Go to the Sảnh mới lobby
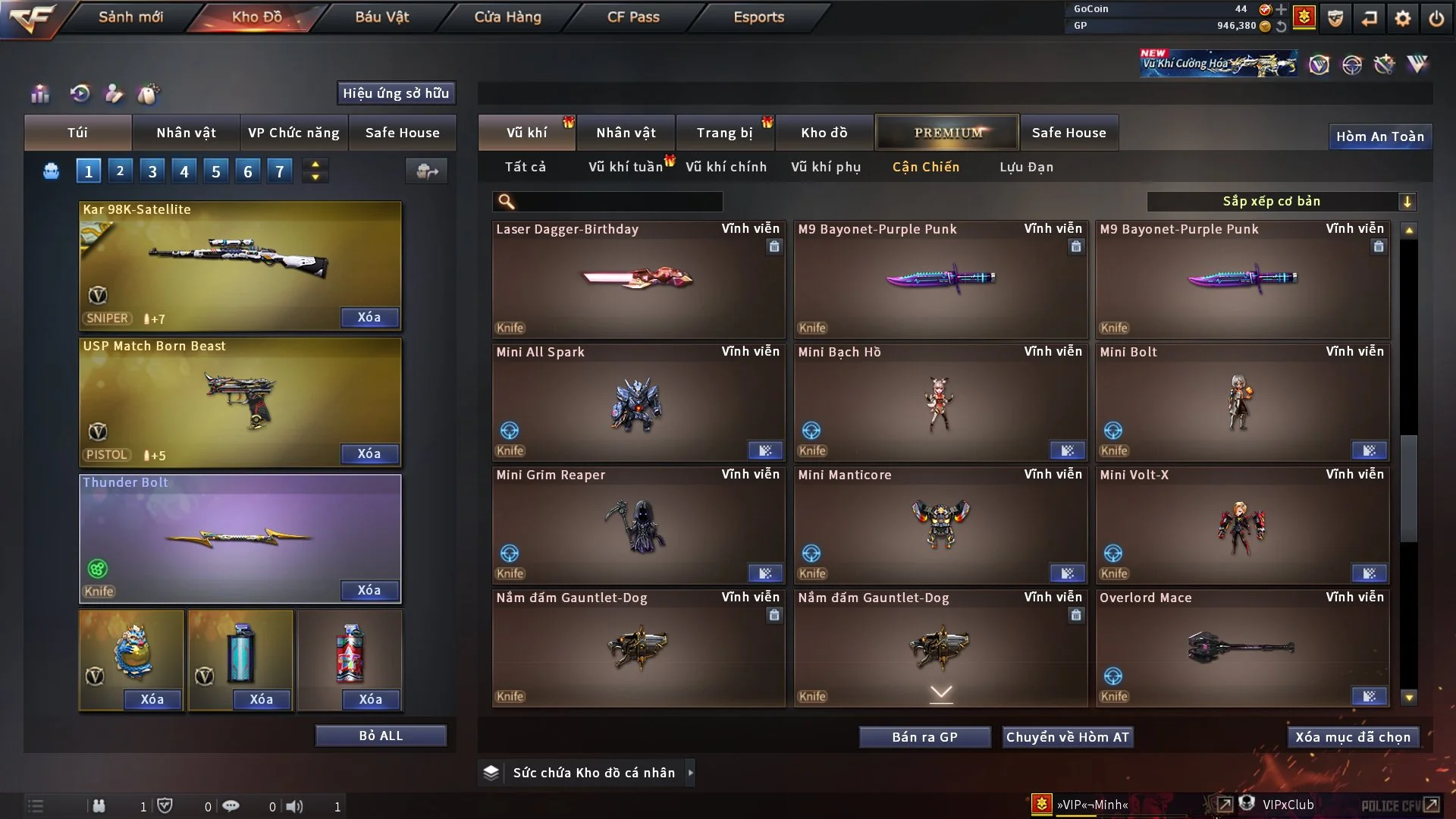 pos(130,17)
